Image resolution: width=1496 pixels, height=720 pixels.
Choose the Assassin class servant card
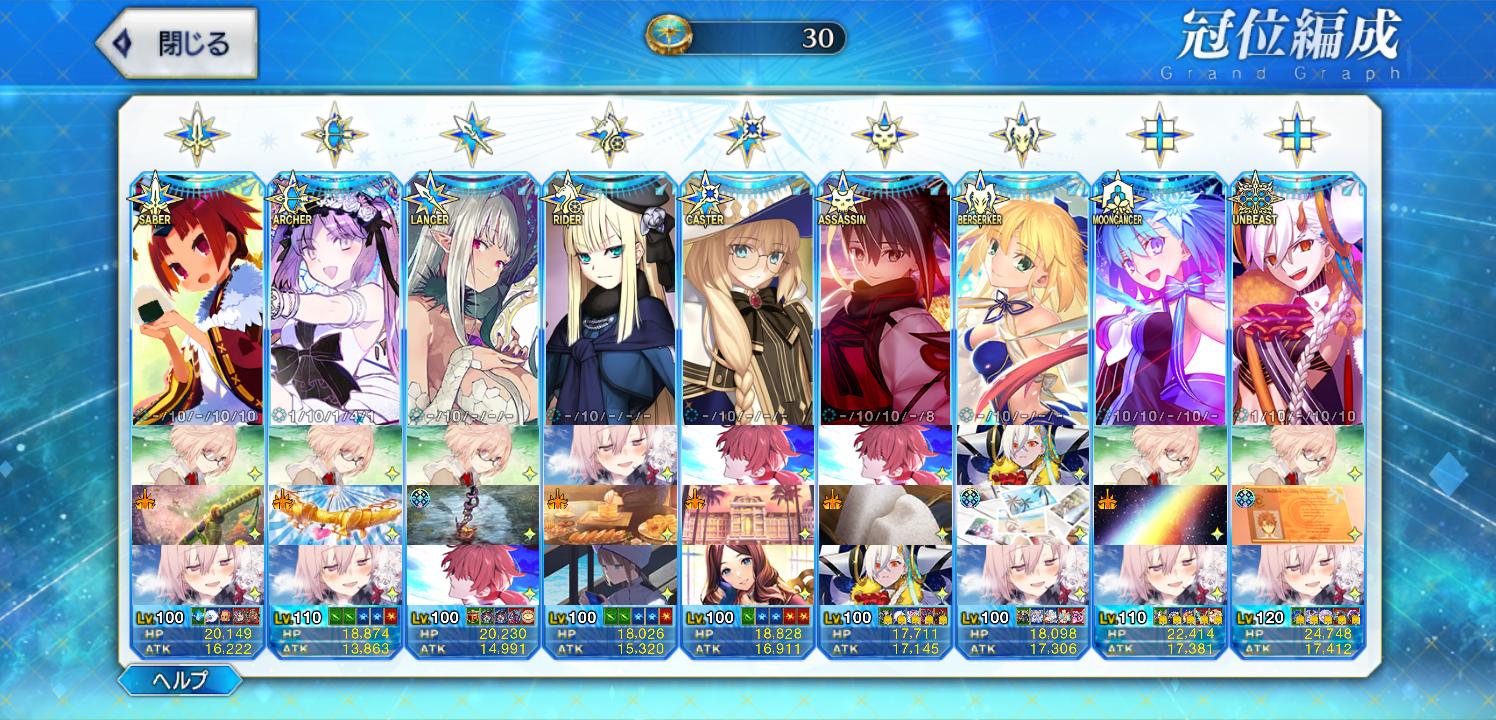click(884, 300)
